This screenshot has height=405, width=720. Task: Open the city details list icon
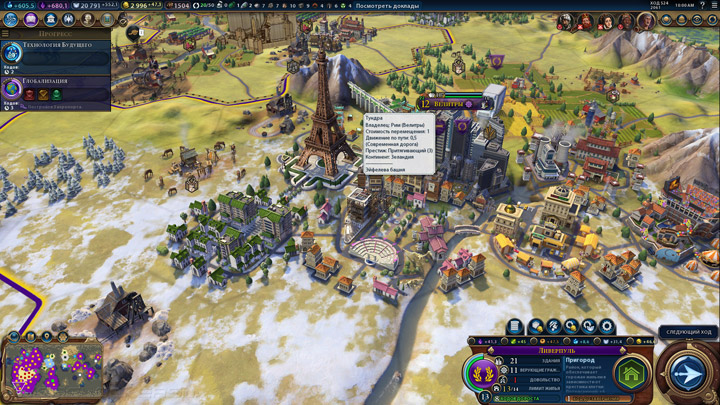click(515, 326)
